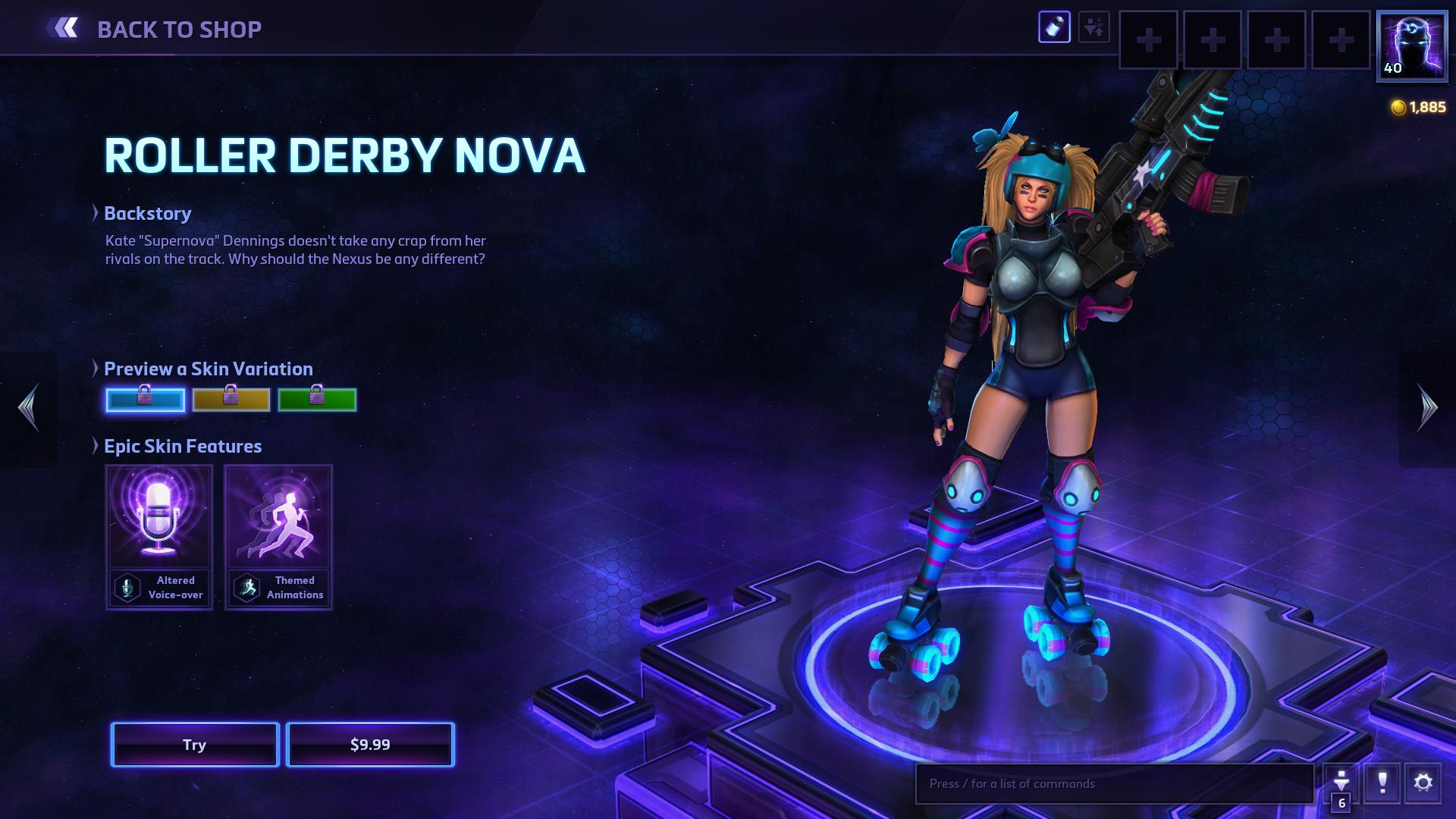
Task: Select the Altered Voice-over feature card
Action: coord(159,537)
